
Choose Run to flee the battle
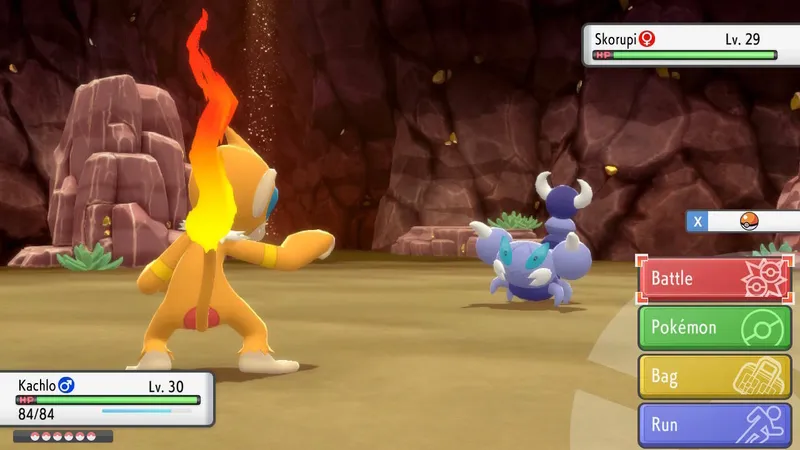[714, 425]
